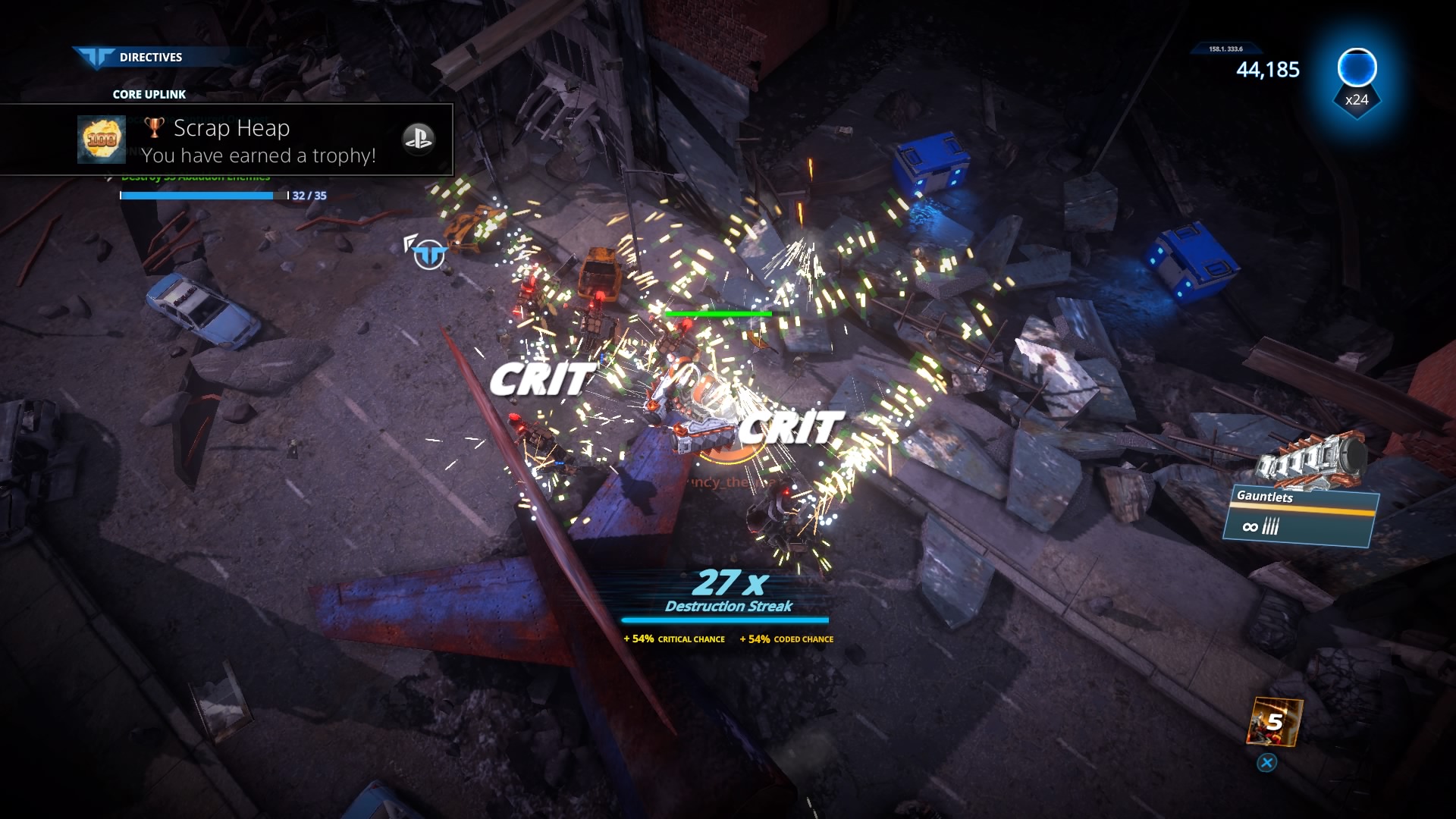Viewport: 1456px width, 819px height.
Task: Select the blue objective waypoint marker
Action: point(429,255)
